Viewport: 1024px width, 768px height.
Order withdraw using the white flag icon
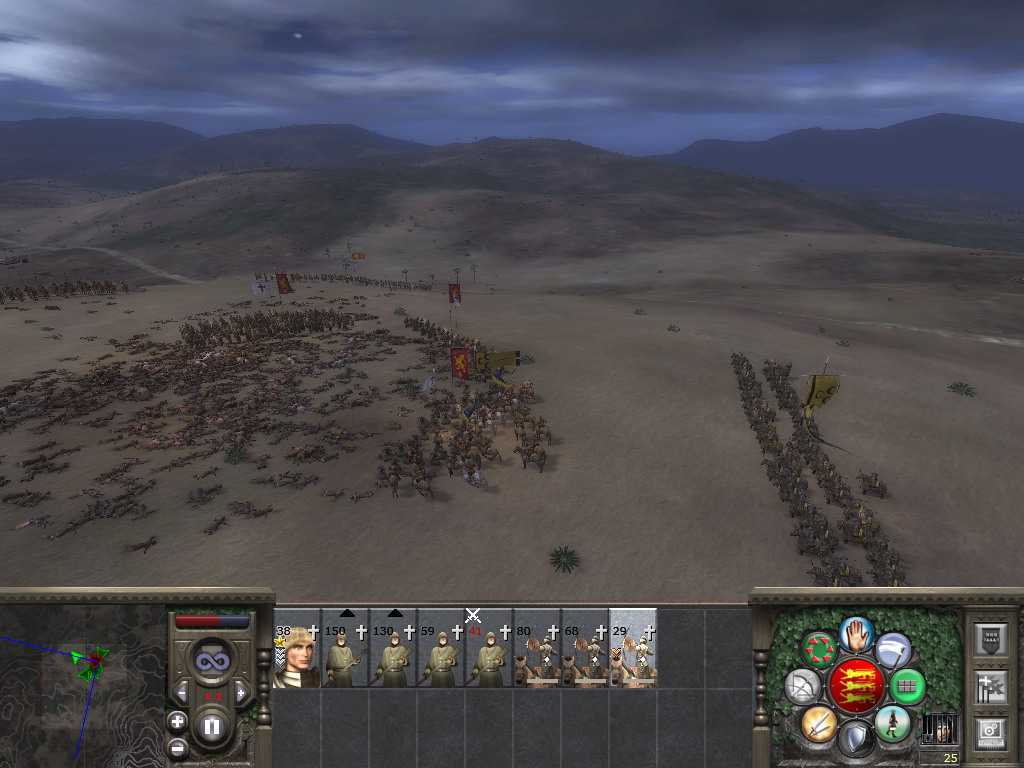[x=893, y=650]
